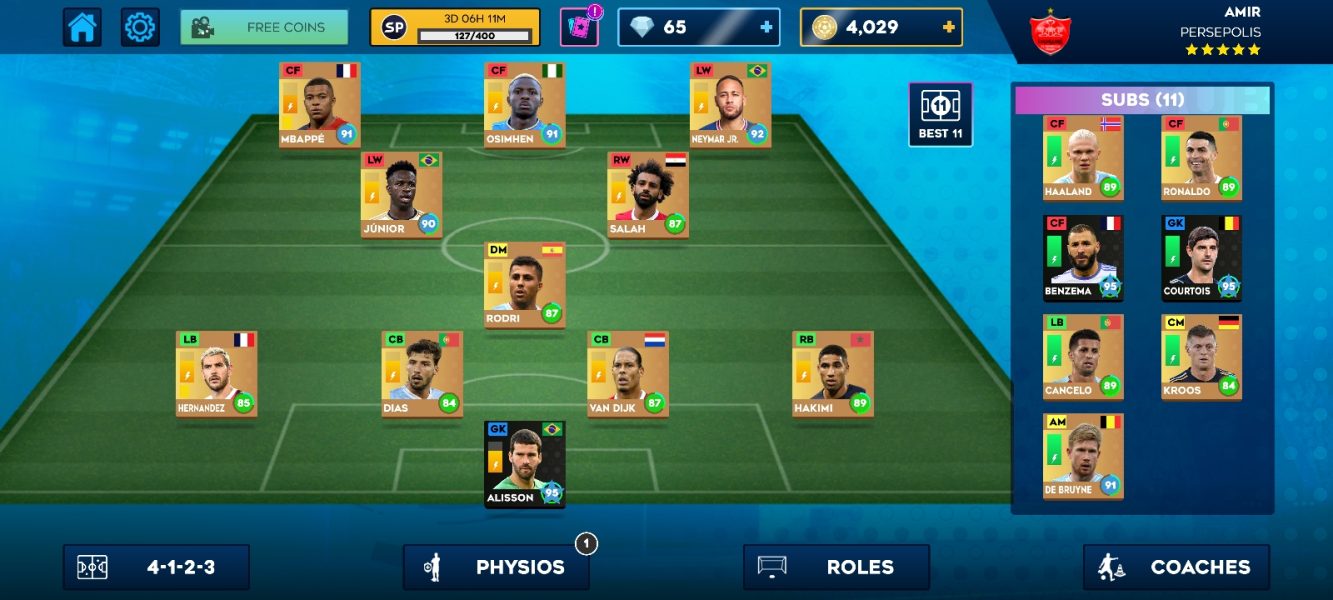Screen dimensions: 1333x600
Task: Go to the home screen
Action: pos(82,28)
